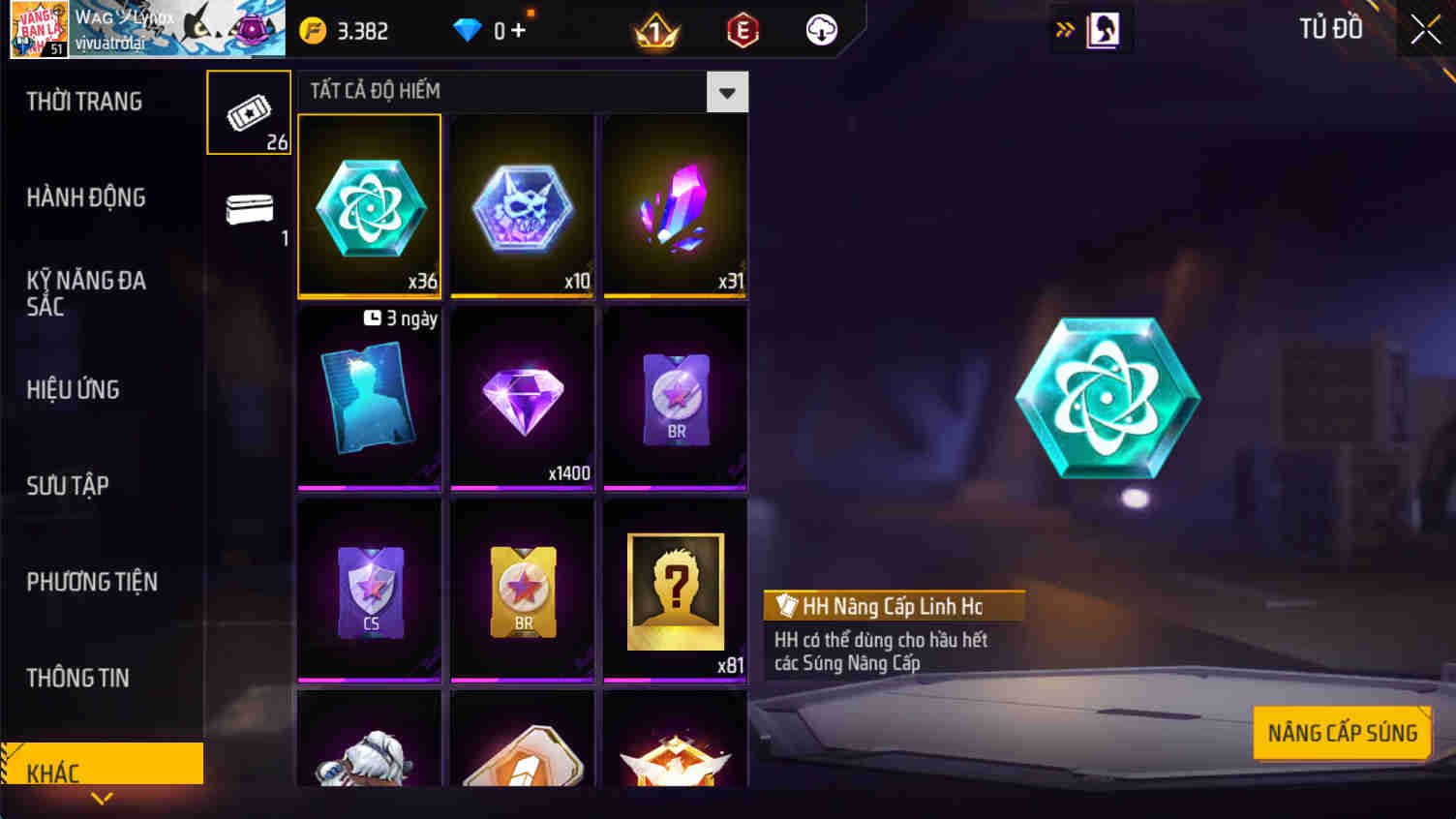Select the level 1 crown badge
Image resolution: width=1456 pixels, height=819 pixels.
point(655,30)
